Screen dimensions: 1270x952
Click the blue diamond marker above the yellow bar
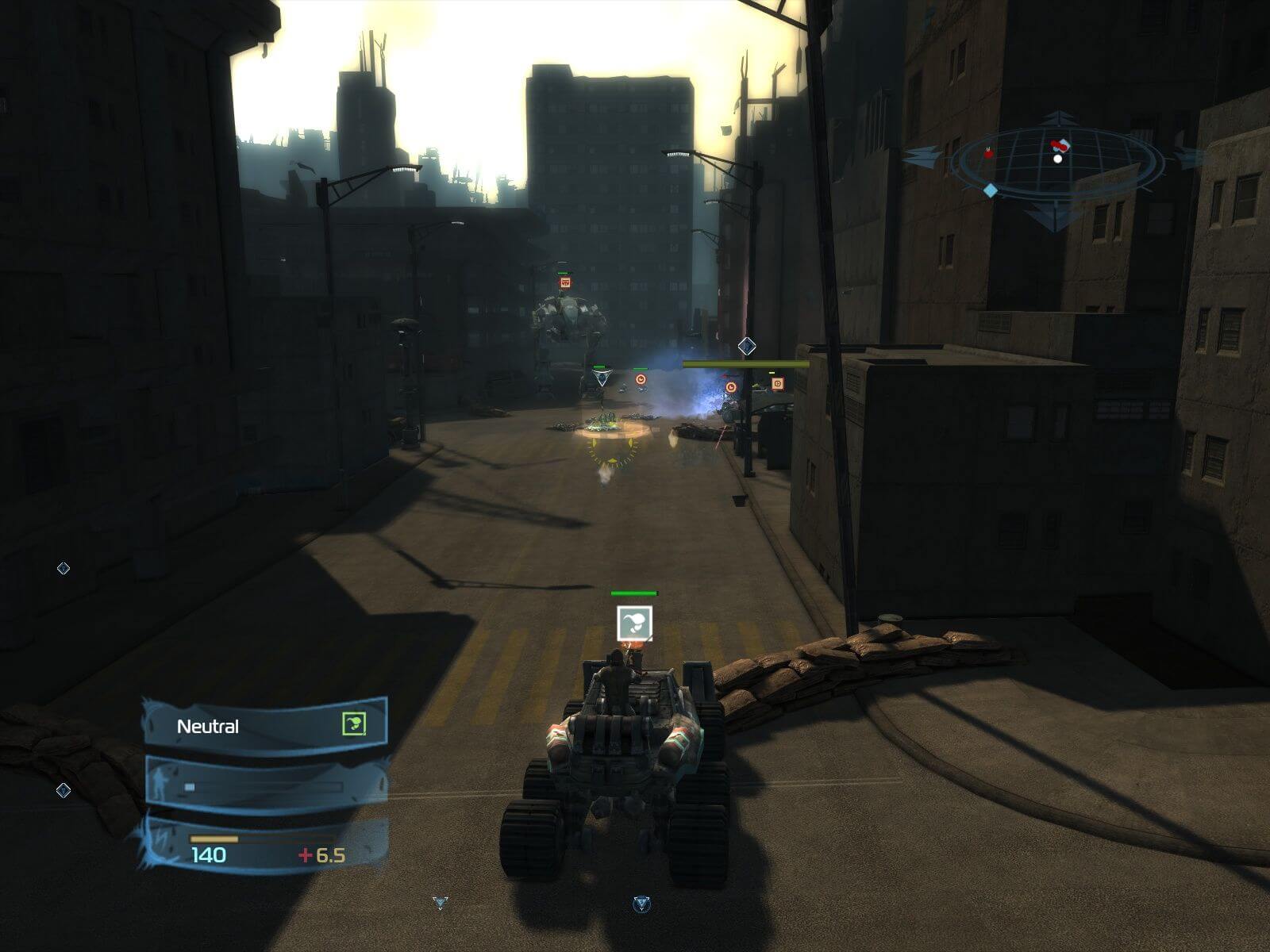(746, 346)
